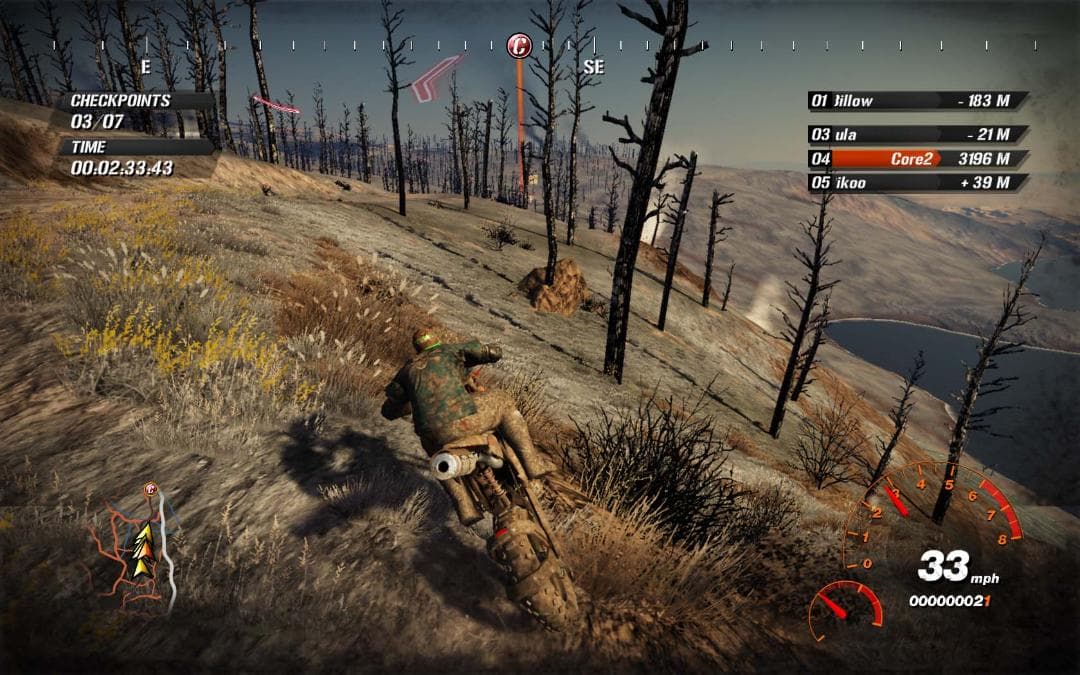Select the 05 ikoo leaderboard row
This screenshot has width=1080, height=675.
[x=917, y=182]
